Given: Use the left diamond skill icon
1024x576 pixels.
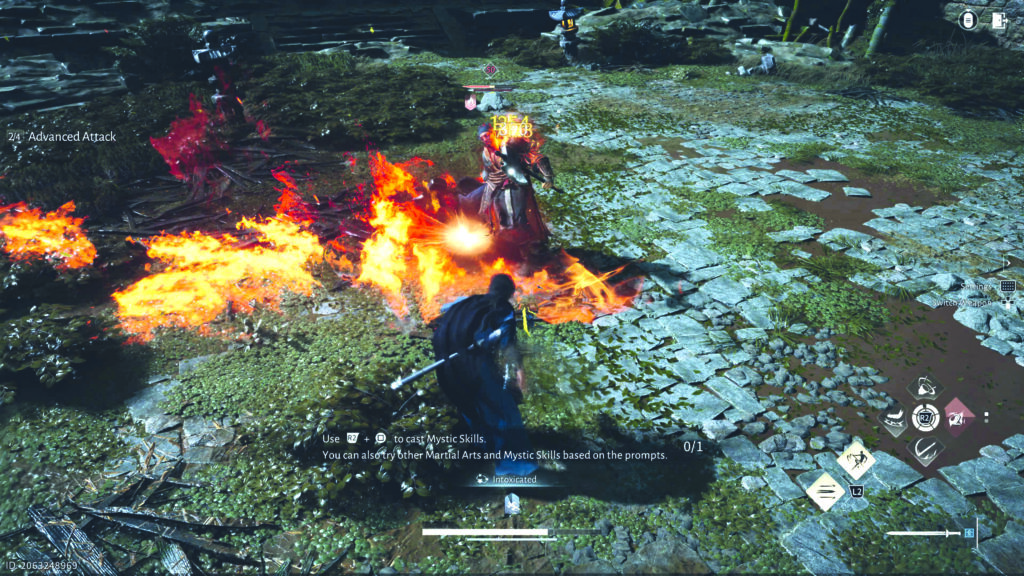Looking at the screenshot, I should click(892, 418).
